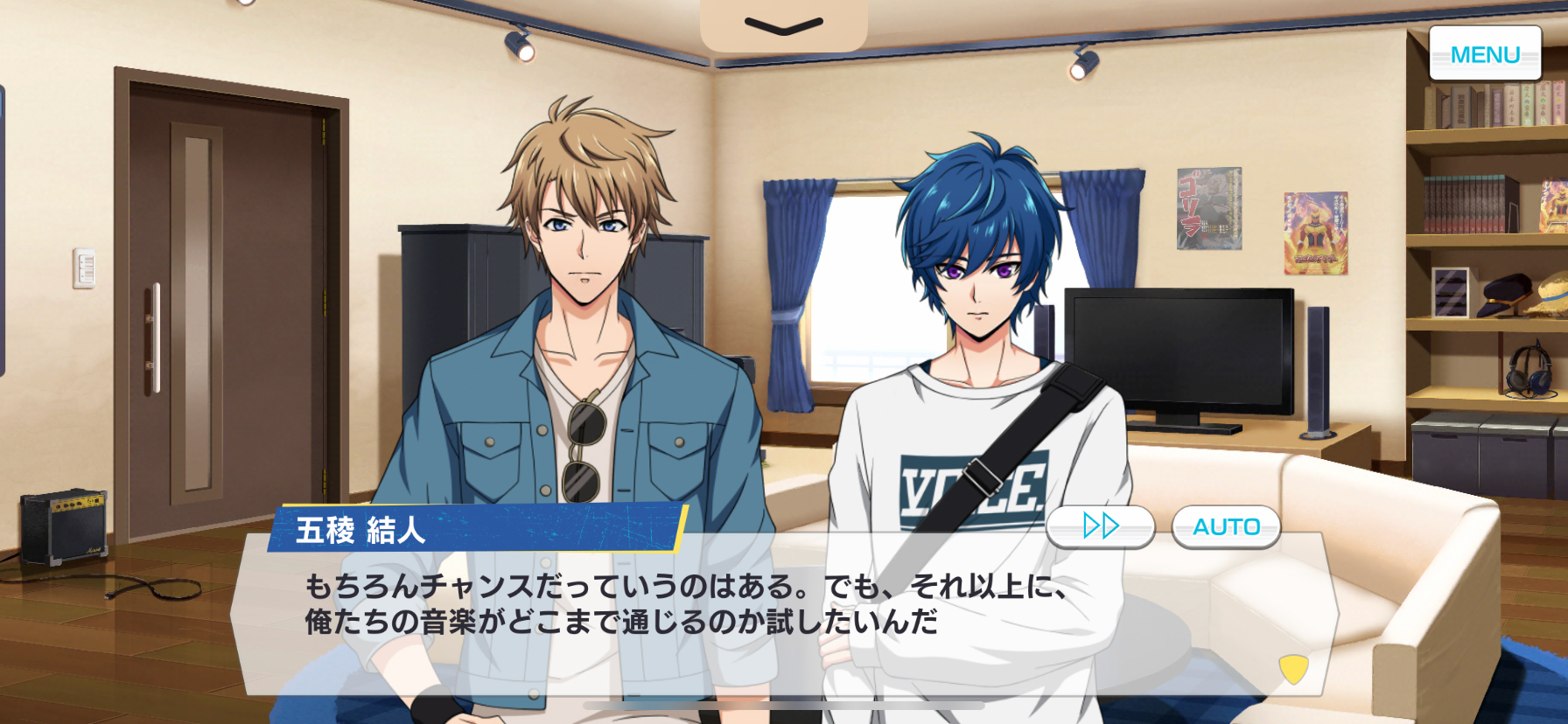Advance dialogue with the yellow continue marker

[1293, 669]
